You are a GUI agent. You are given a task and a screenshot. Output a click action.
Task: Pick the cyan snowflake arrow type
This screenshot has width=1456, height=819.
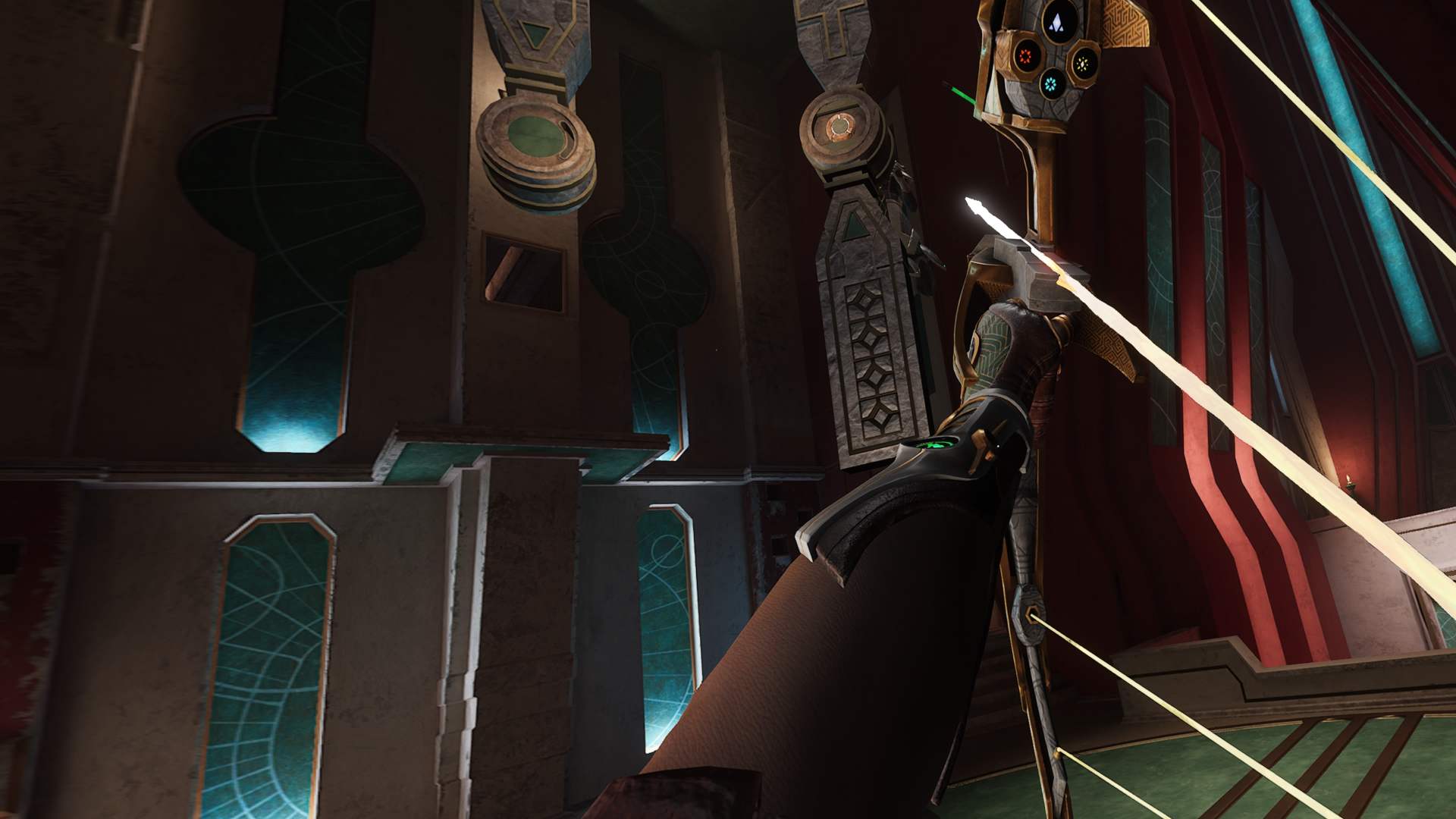(x=1052, y=82)
